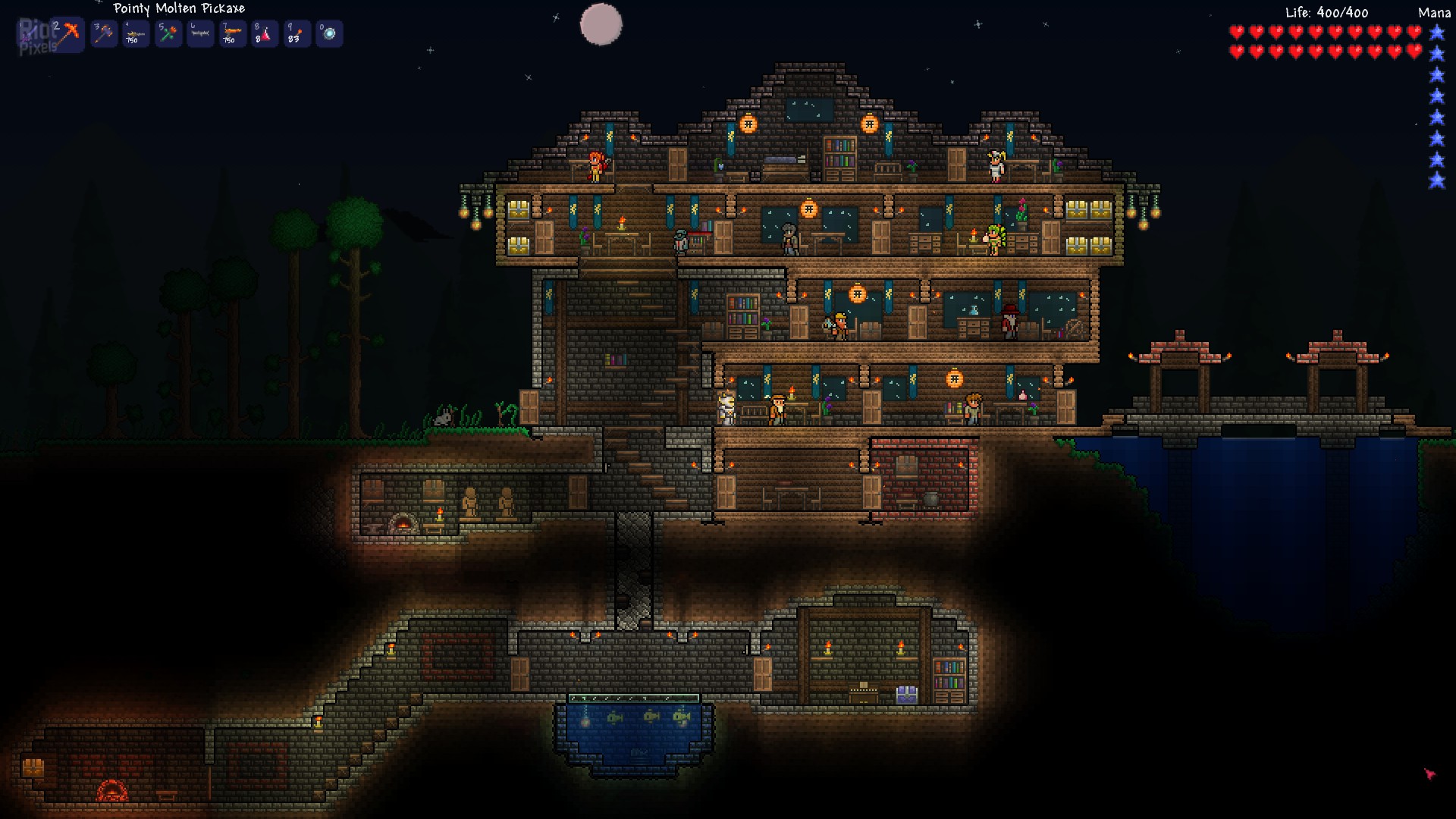
Task: Select the flower staff in slot 5
Action: click(x=168, y=33)
